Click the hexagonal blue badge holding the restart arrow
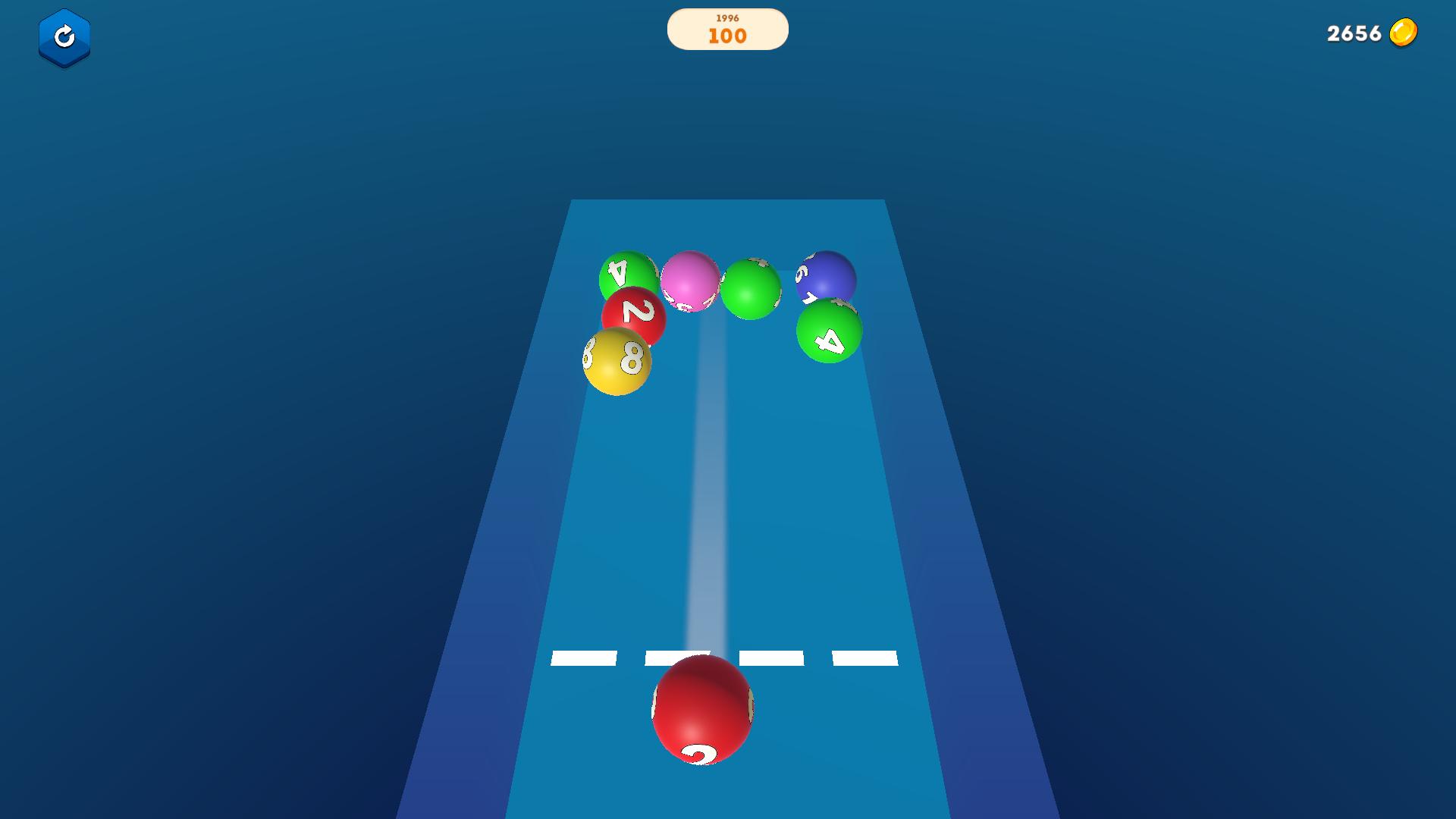The image size is (1456, 819). [x=65, y=38]
